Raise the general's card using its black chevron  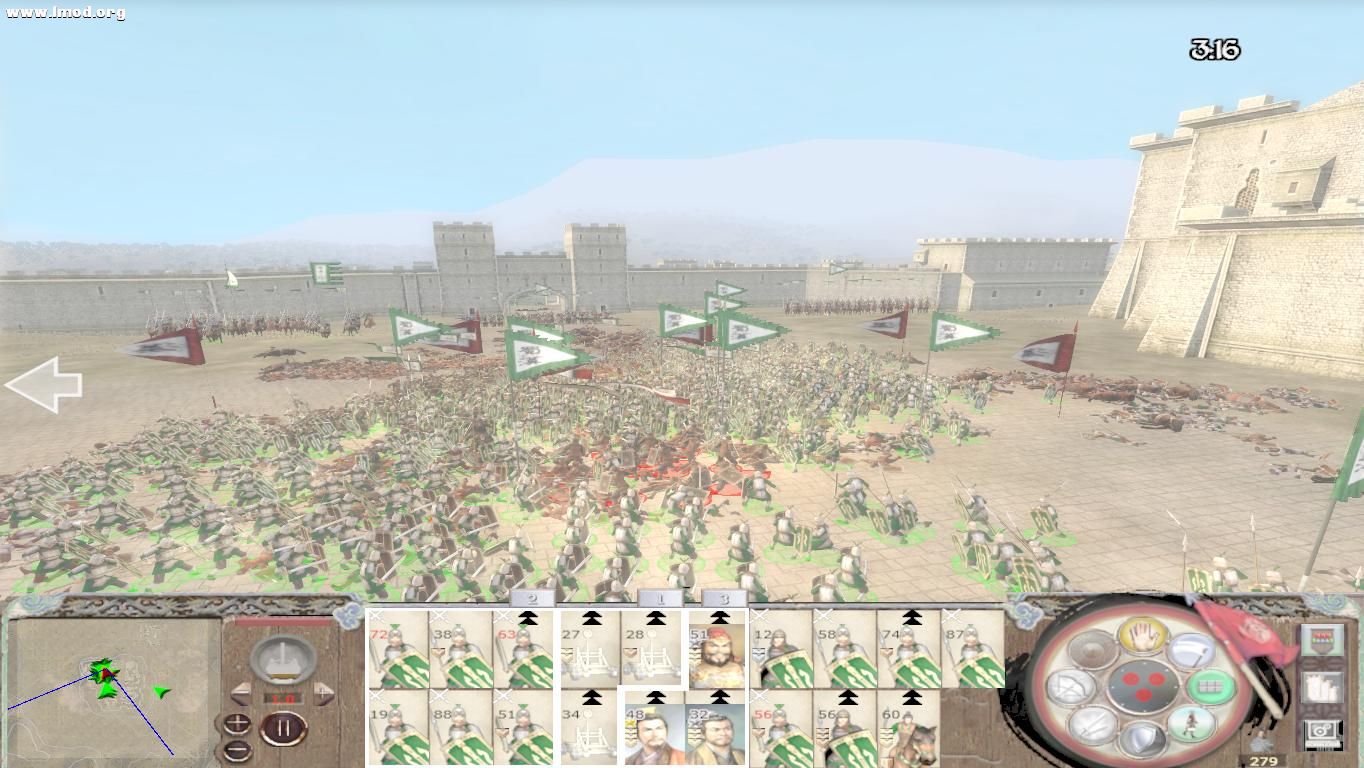coord(720,618)
